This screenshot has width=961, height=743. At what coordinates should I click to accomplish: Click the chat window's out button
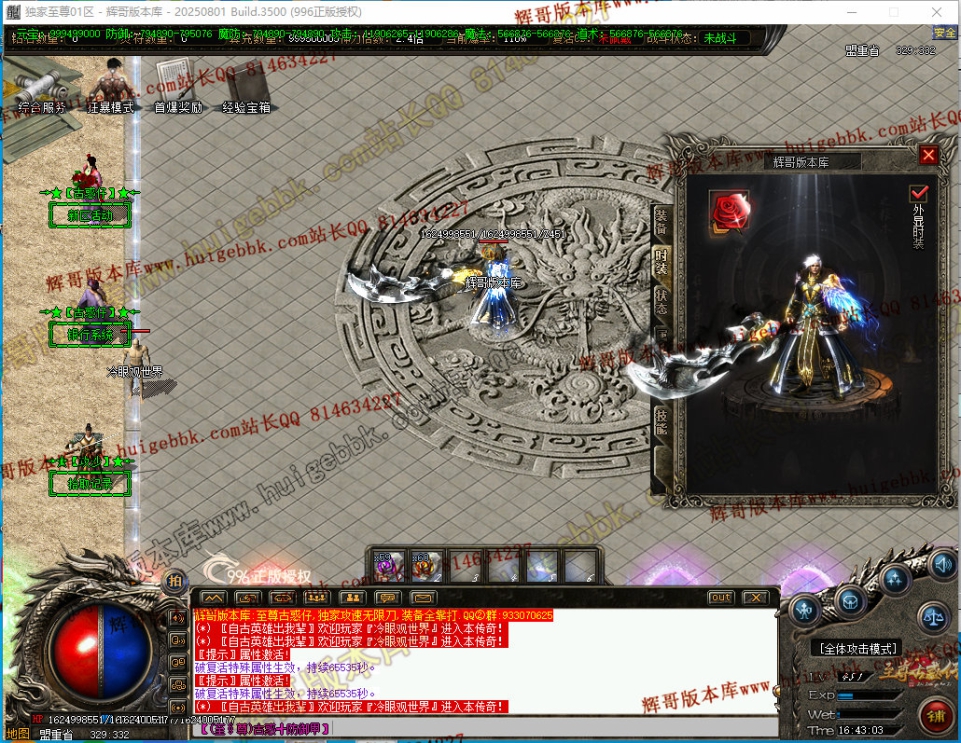pos(720,597)
